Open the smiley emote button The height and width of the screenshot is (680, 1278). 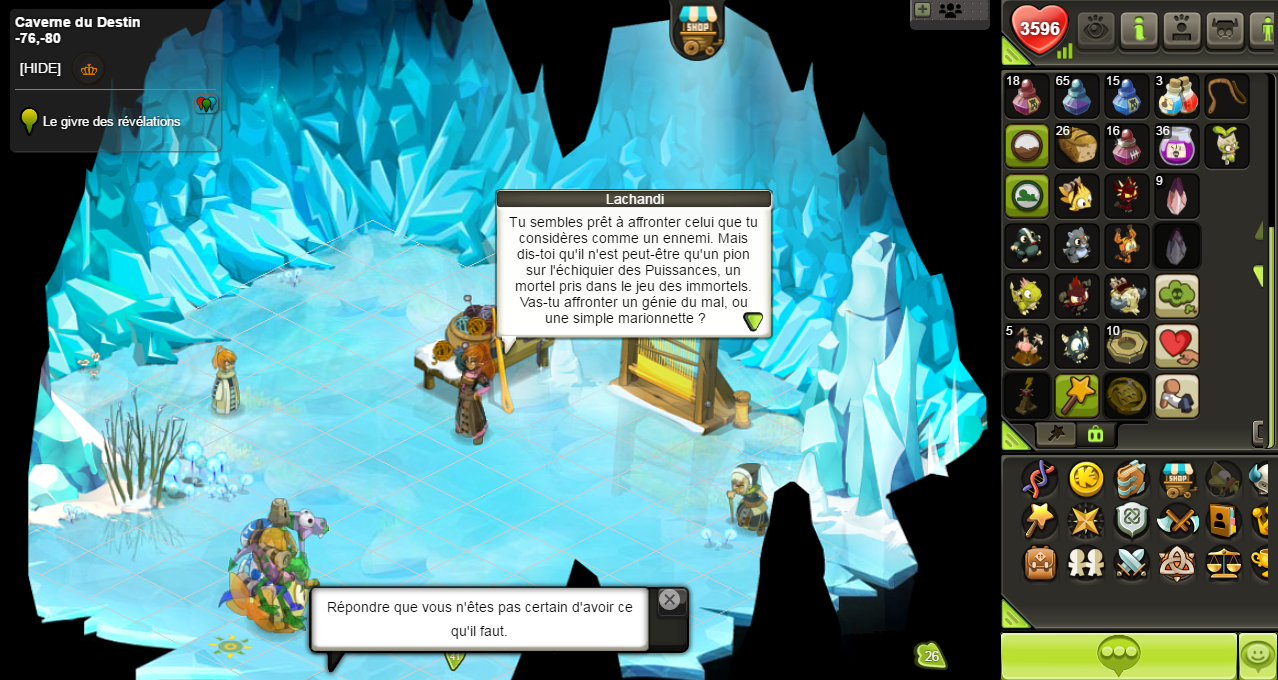point(1257,656)
